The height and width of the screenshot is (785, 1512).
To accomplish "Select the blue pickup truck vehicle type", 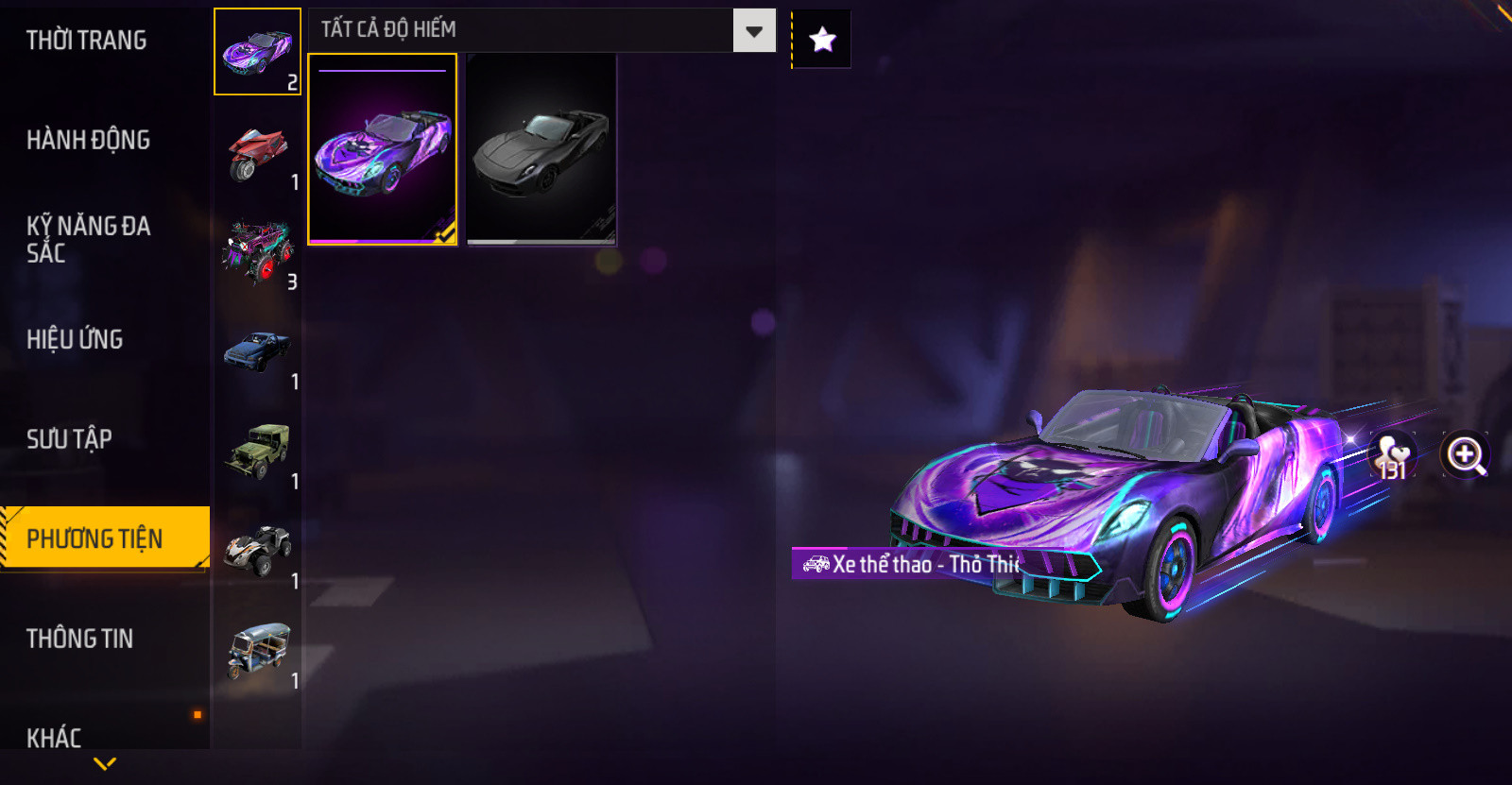I will click(257, 353).
